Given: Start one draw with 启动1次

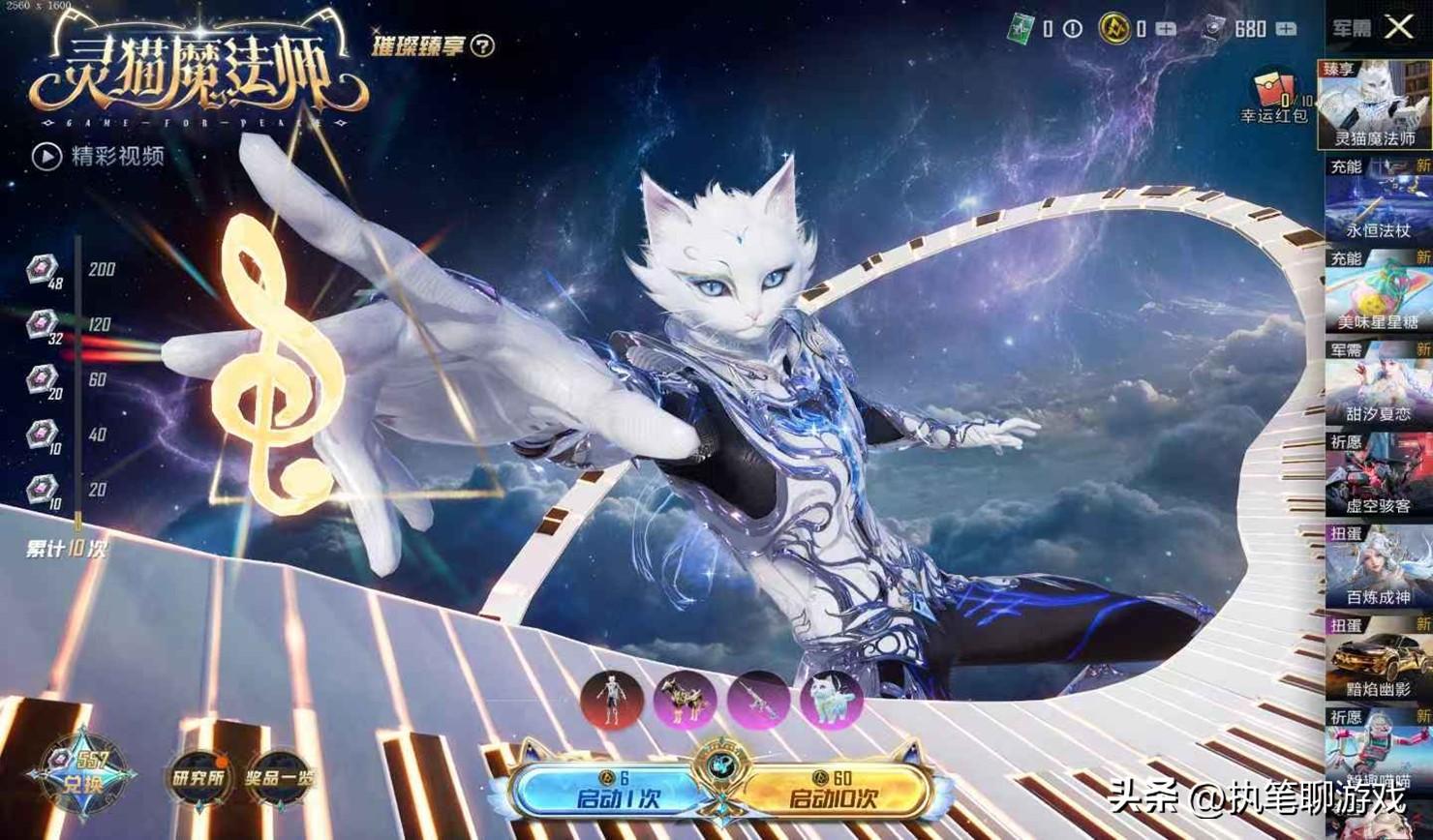Looking at the screenshot, I should pos(604,792).
